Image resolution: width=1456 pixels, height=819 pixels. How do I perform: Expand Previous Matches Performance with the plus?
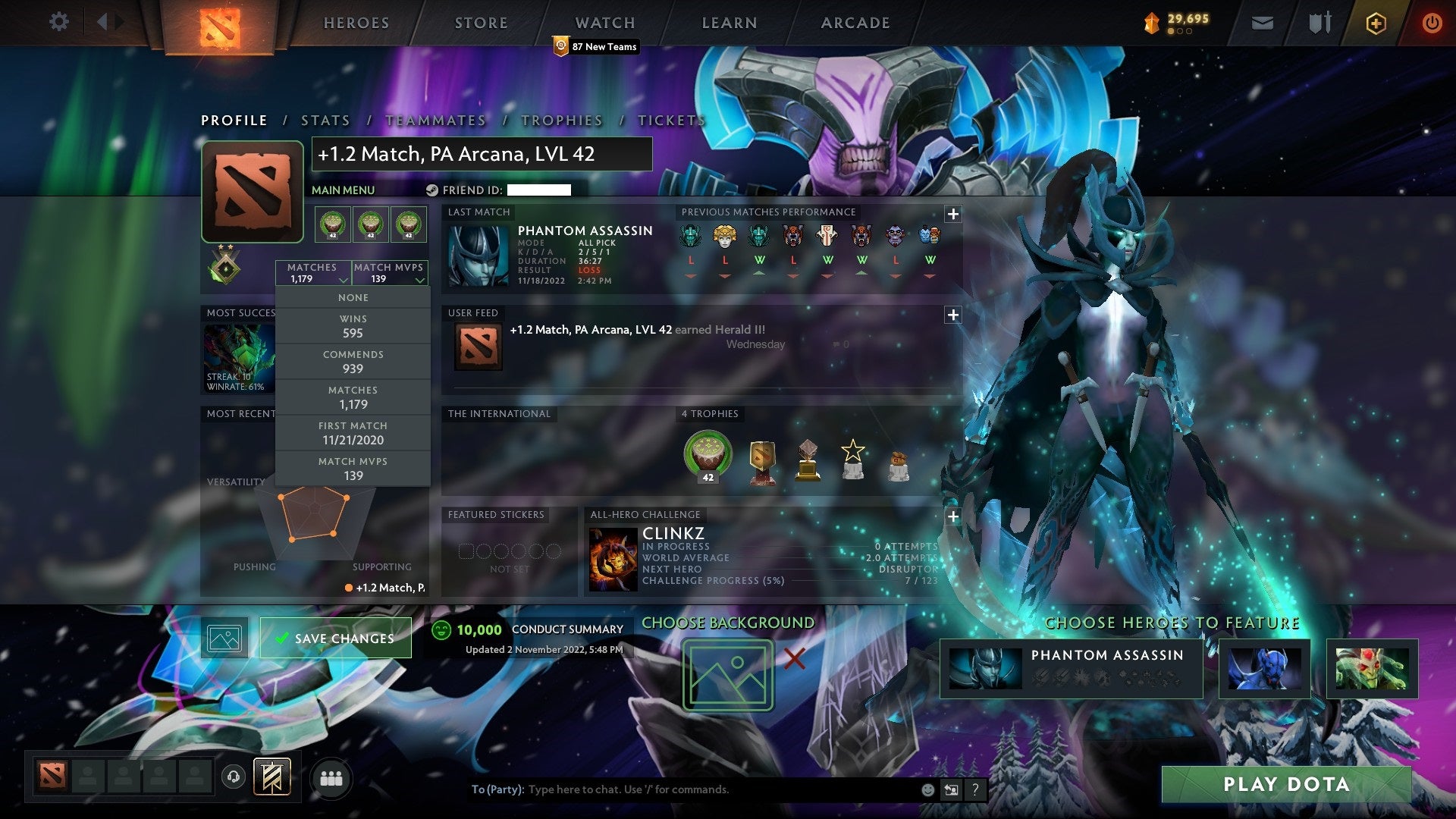(x=954, y=215)
